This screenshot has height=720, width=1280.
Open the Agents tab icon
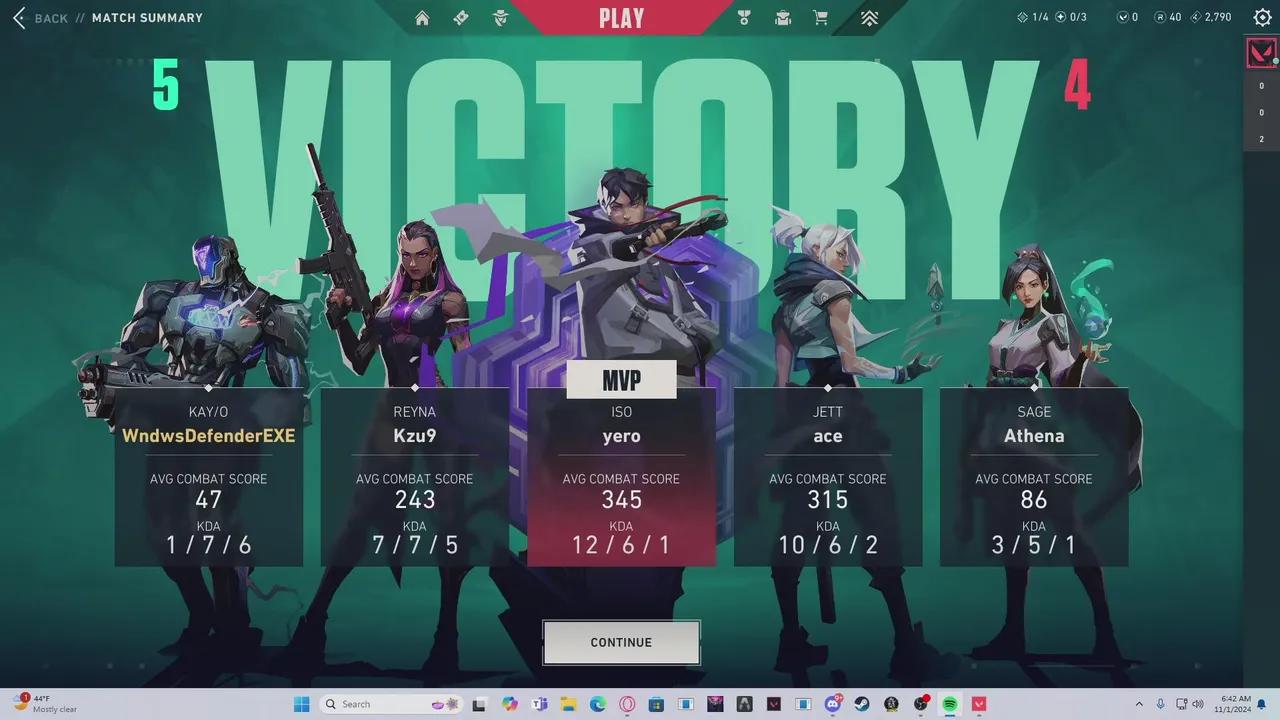coord(500,17)
